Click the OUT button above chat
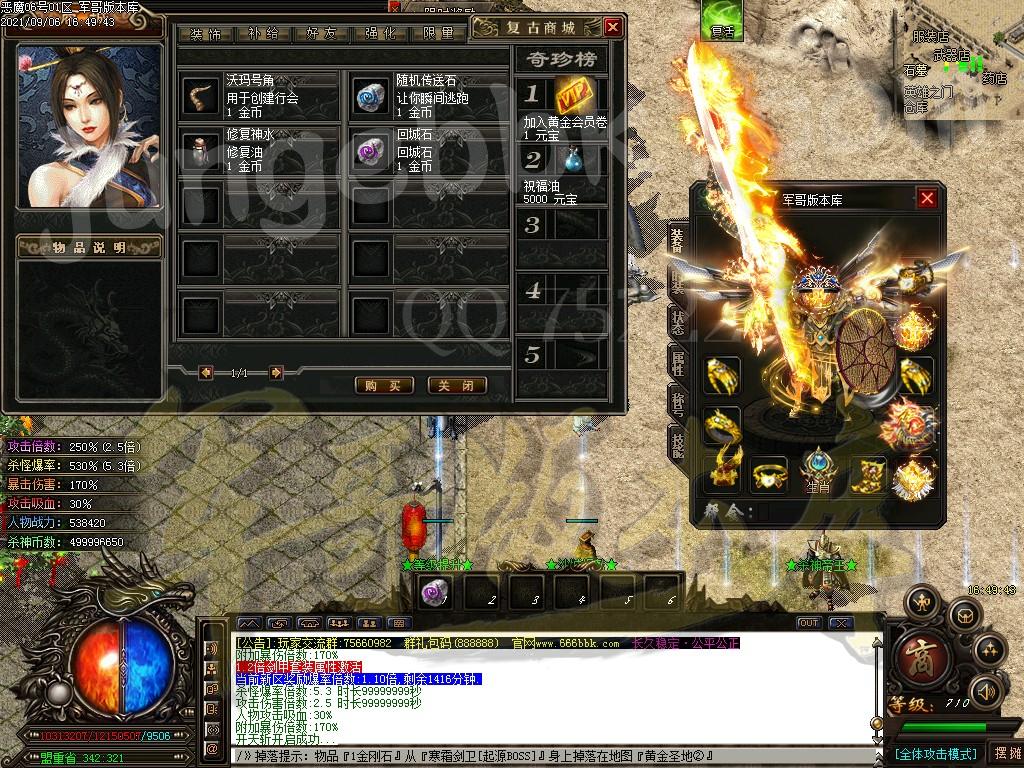 coord(809,623)
